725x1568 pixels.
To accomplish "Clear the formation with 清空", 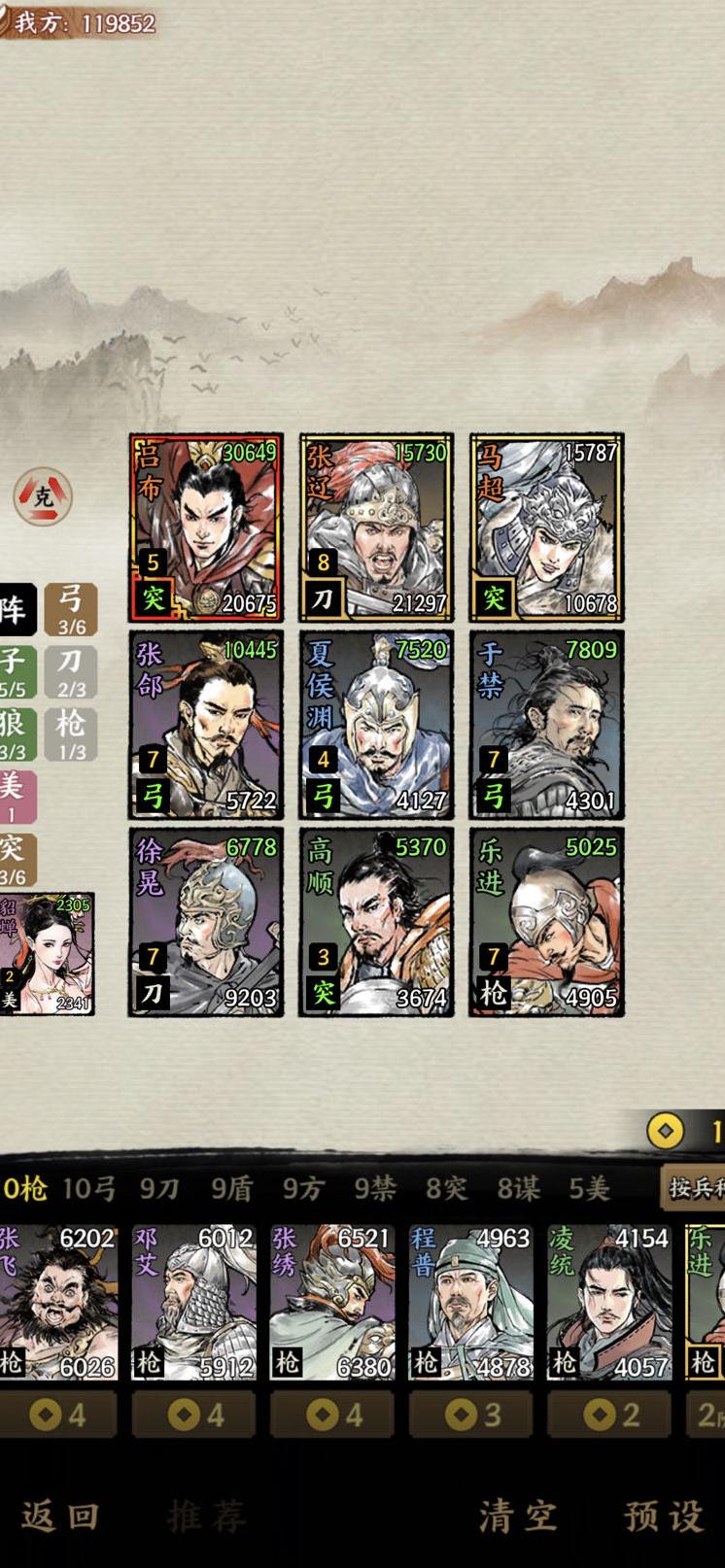I will (517, 1516).
